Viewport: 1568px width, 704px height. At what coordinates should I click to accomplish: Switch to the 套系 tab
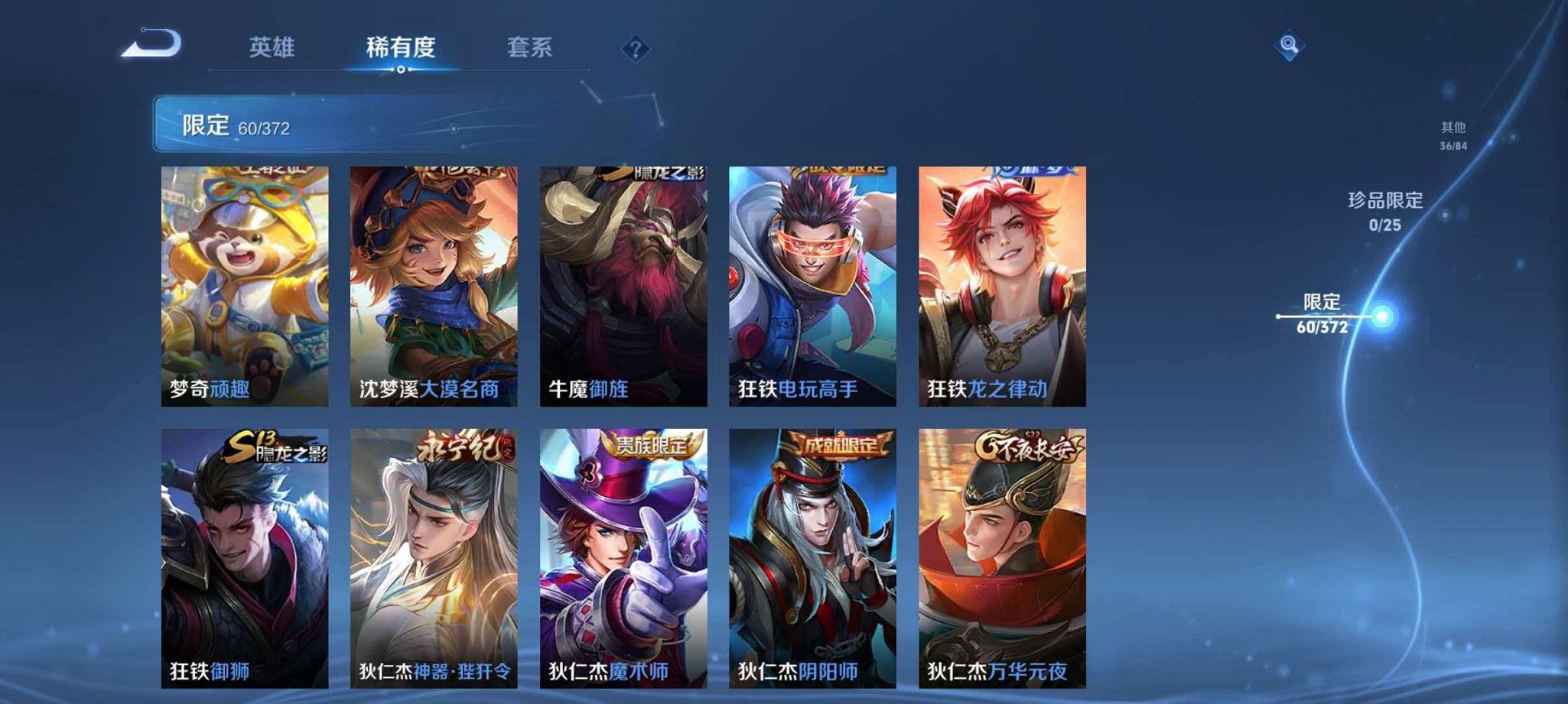coord(528,47)
